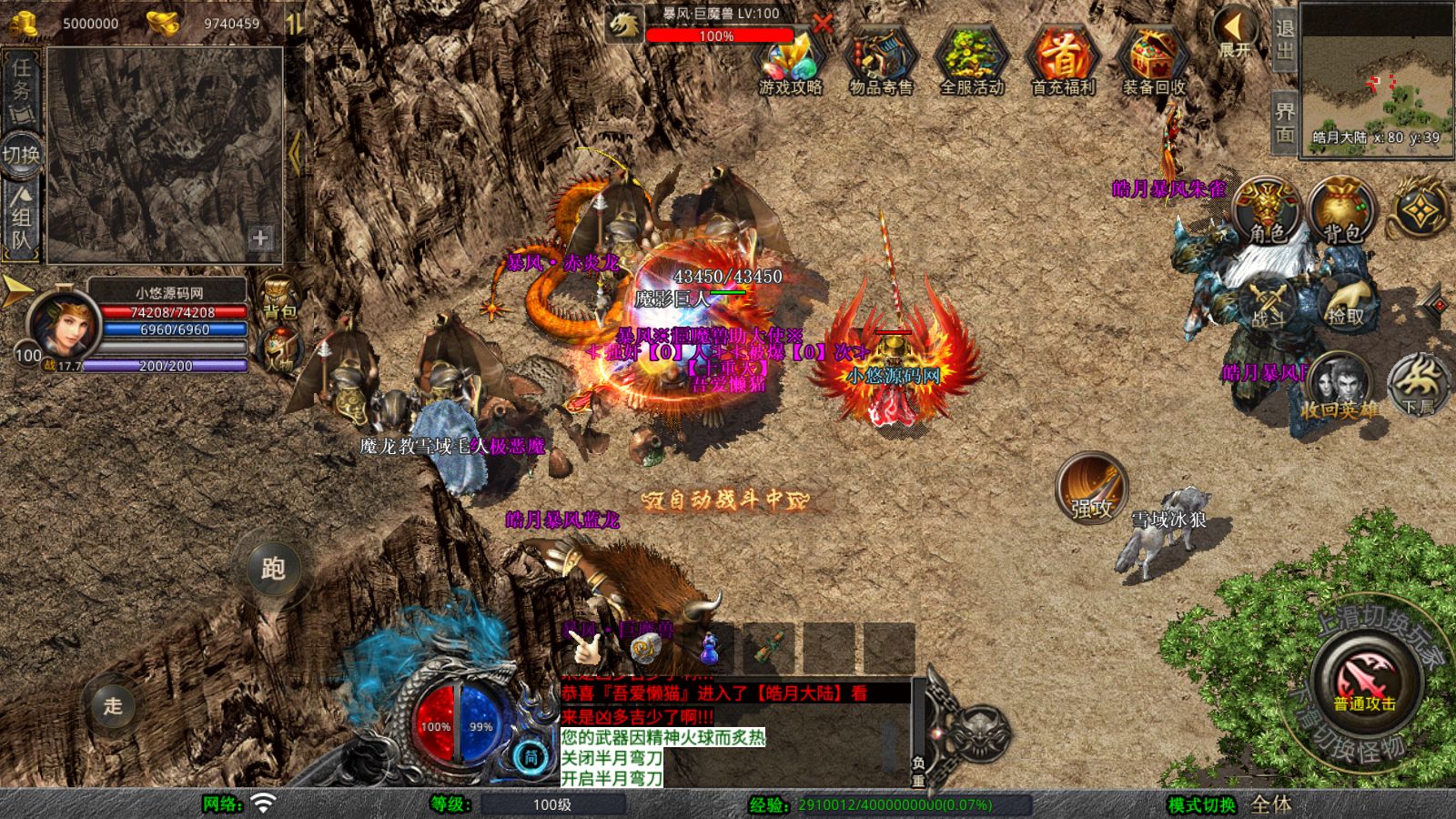The image size is (1456, 819).
Task: Use the 普通攻击 normal attack button
Action: coord(1364,680)
